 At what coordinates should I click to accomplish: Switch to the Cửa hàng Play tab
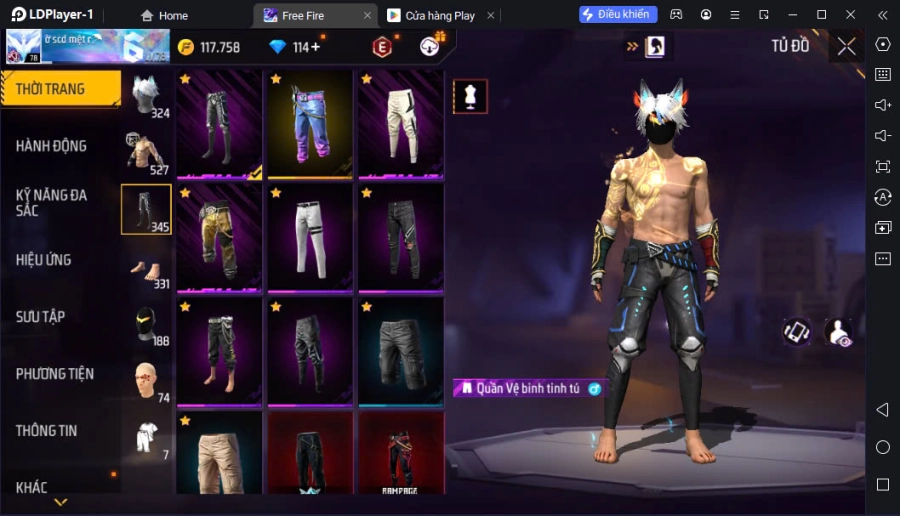[438, 15]
